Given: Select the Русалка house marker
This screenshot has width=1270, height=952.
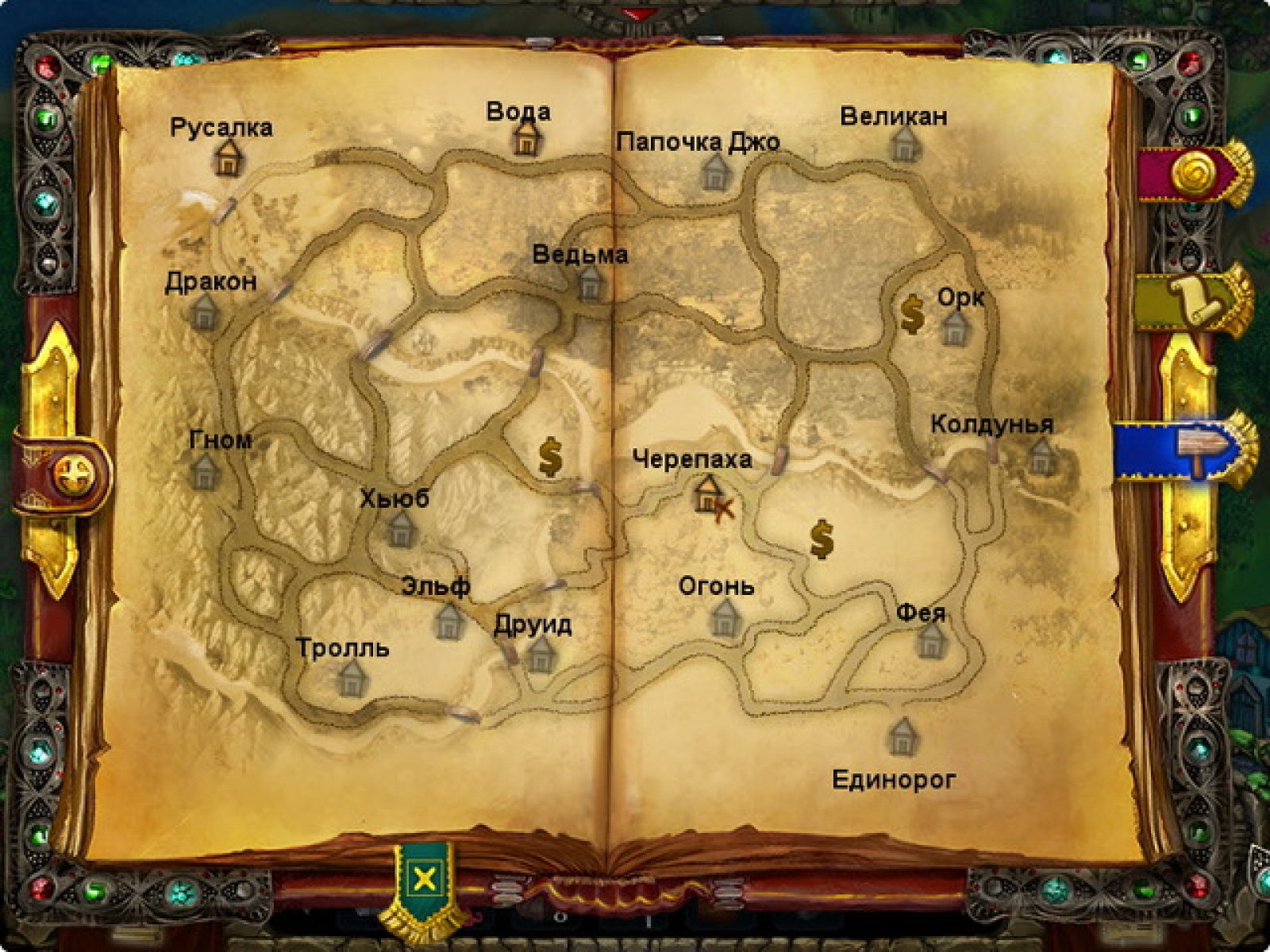Looking at the screenshot, I should pos(228,157).
